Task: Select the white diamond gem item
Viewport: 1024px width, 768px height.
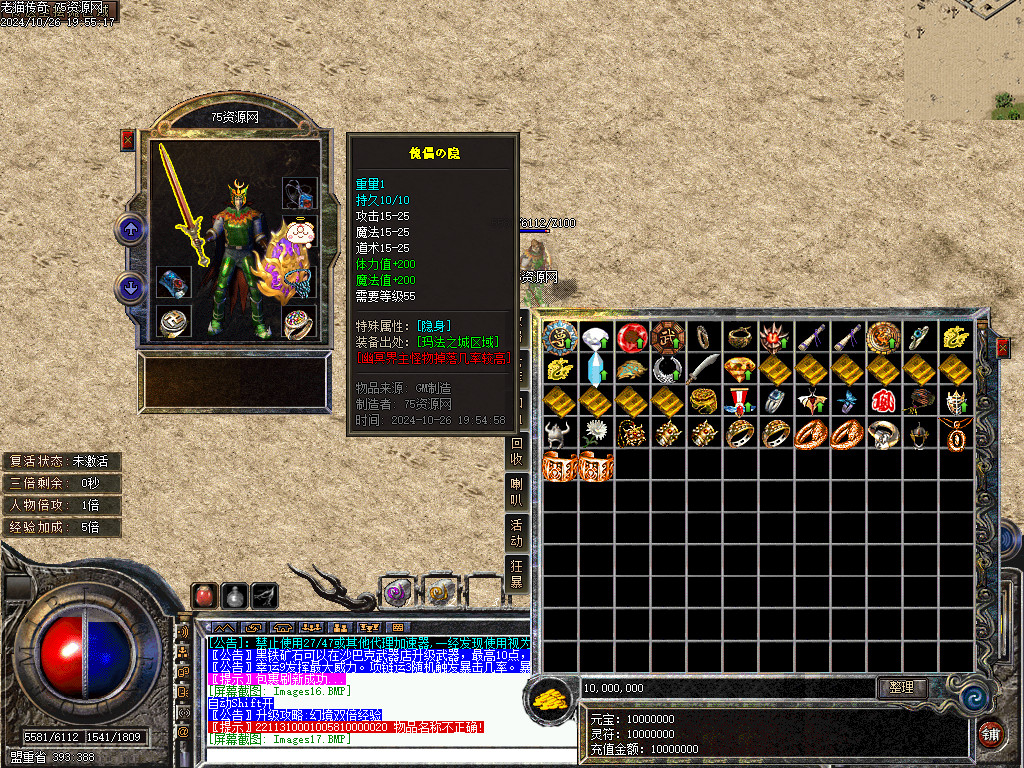Action: (596, 339)
